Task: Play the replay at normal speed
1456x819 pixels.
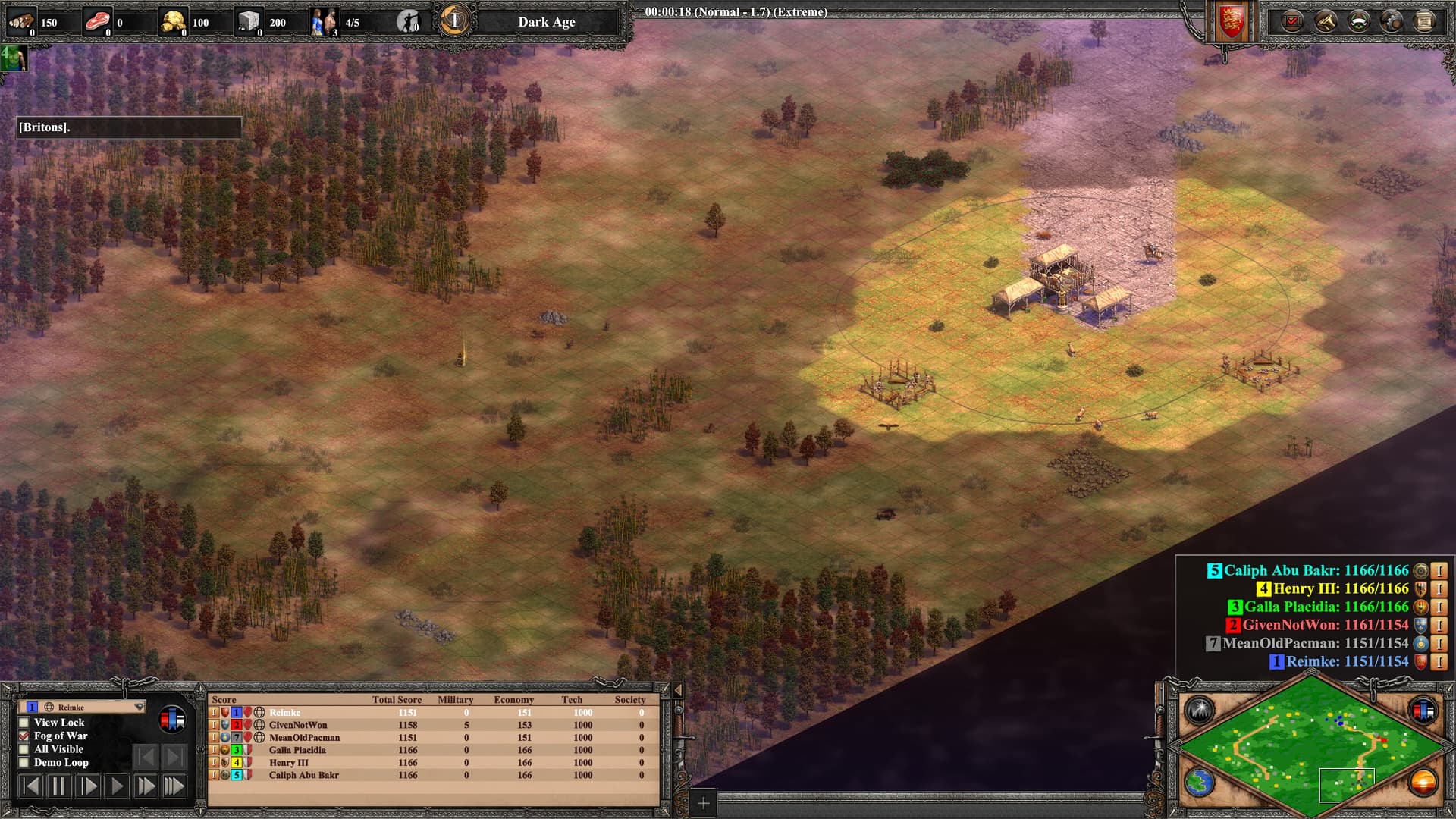Action: pos(117,786)
